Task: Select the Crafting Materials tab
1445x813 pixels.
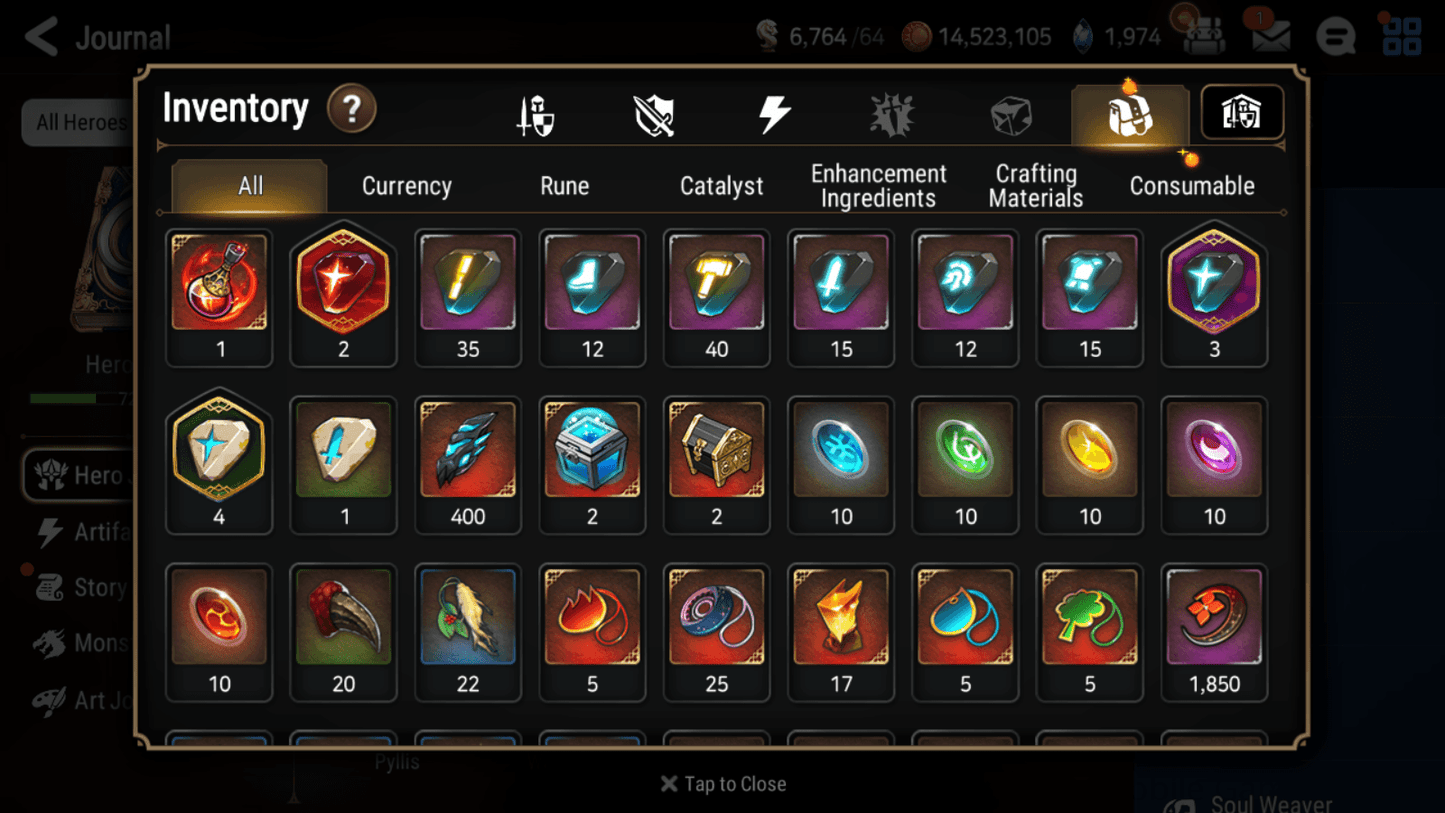Action: [x=1035, y=185]
